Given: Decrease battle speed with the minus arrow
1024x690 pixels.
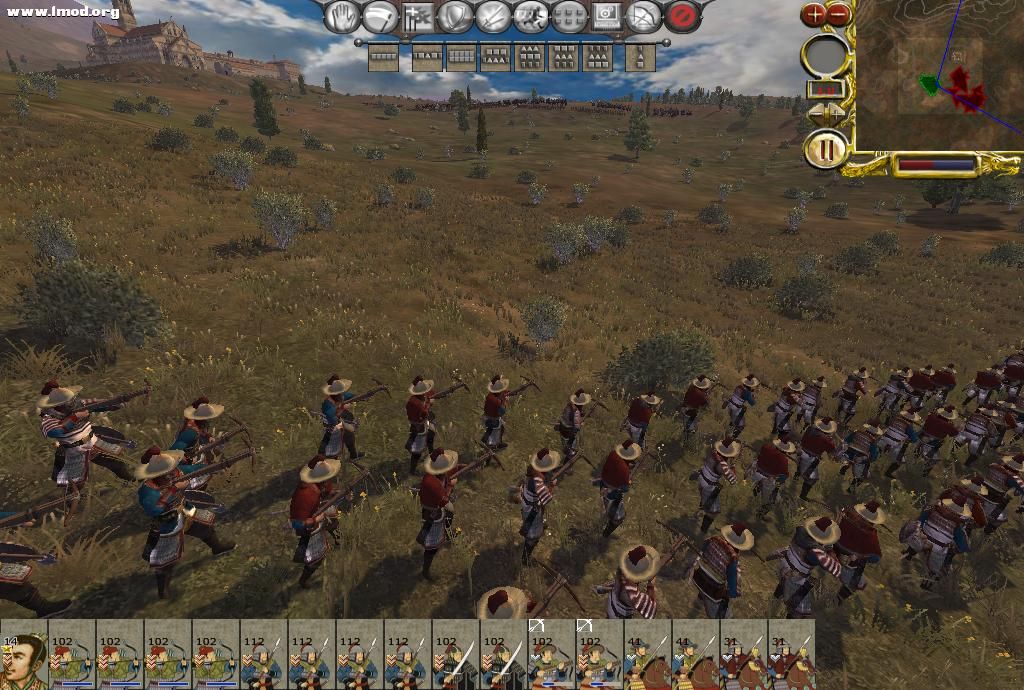Looking at the screenshot, I should tap(815, 114).
